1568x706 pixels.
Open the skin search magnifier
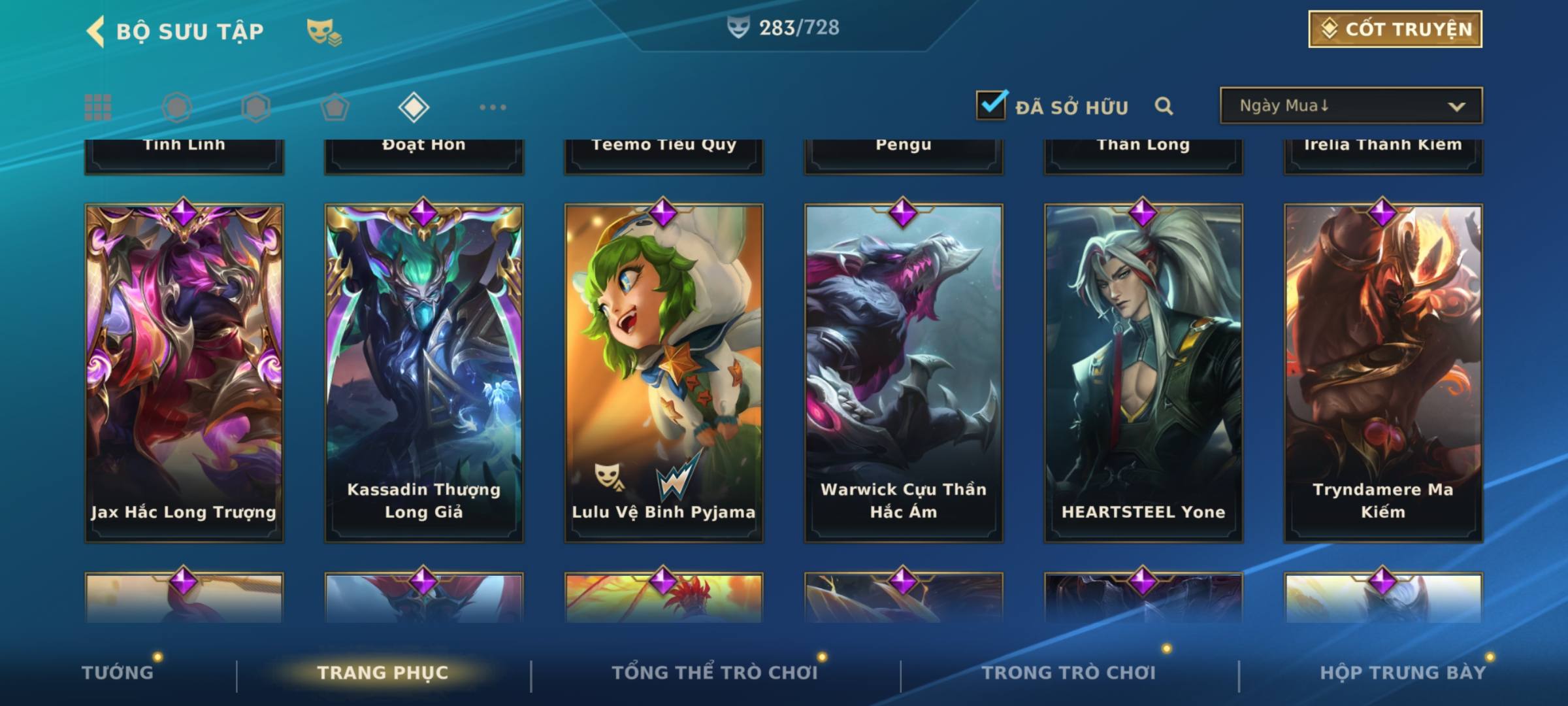(x=1164, y=106)
